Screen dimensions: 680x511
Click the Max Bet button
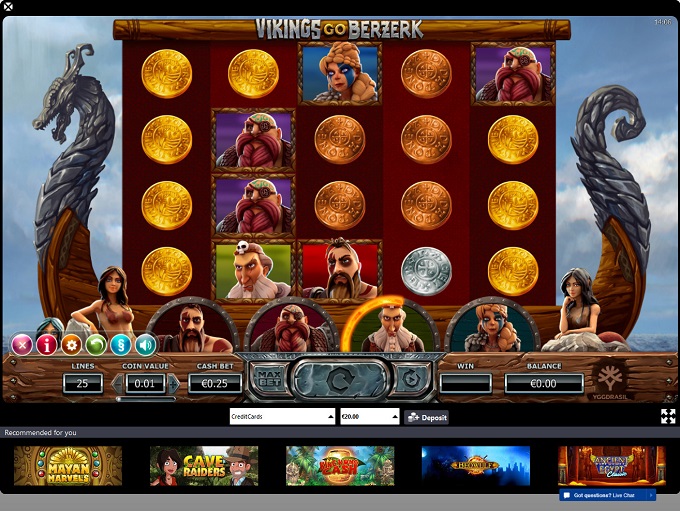[267, 380]
